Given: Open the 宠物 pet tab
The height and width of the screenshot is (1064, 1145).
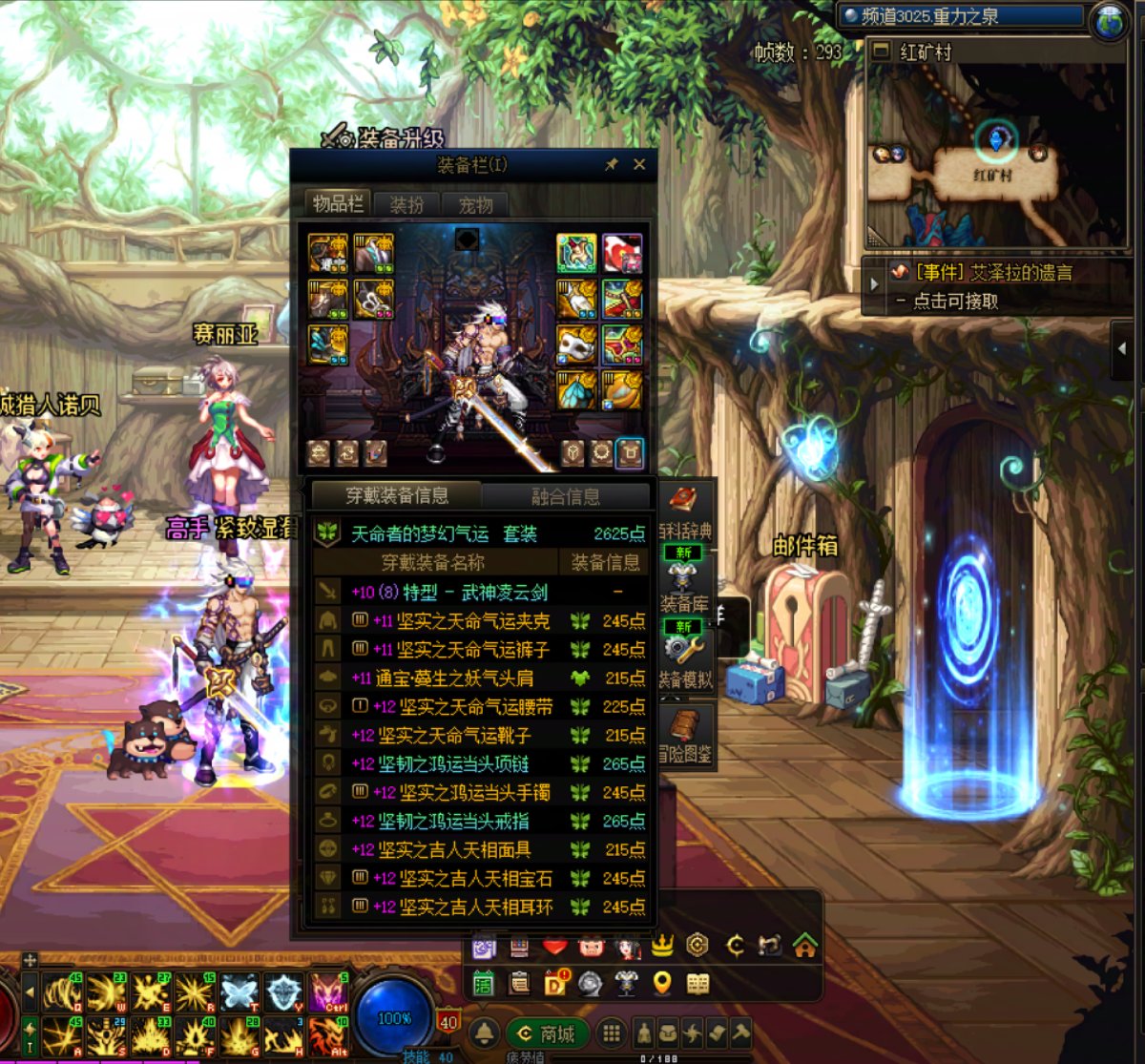Looking at the screenshot, I should coord(475,204).
